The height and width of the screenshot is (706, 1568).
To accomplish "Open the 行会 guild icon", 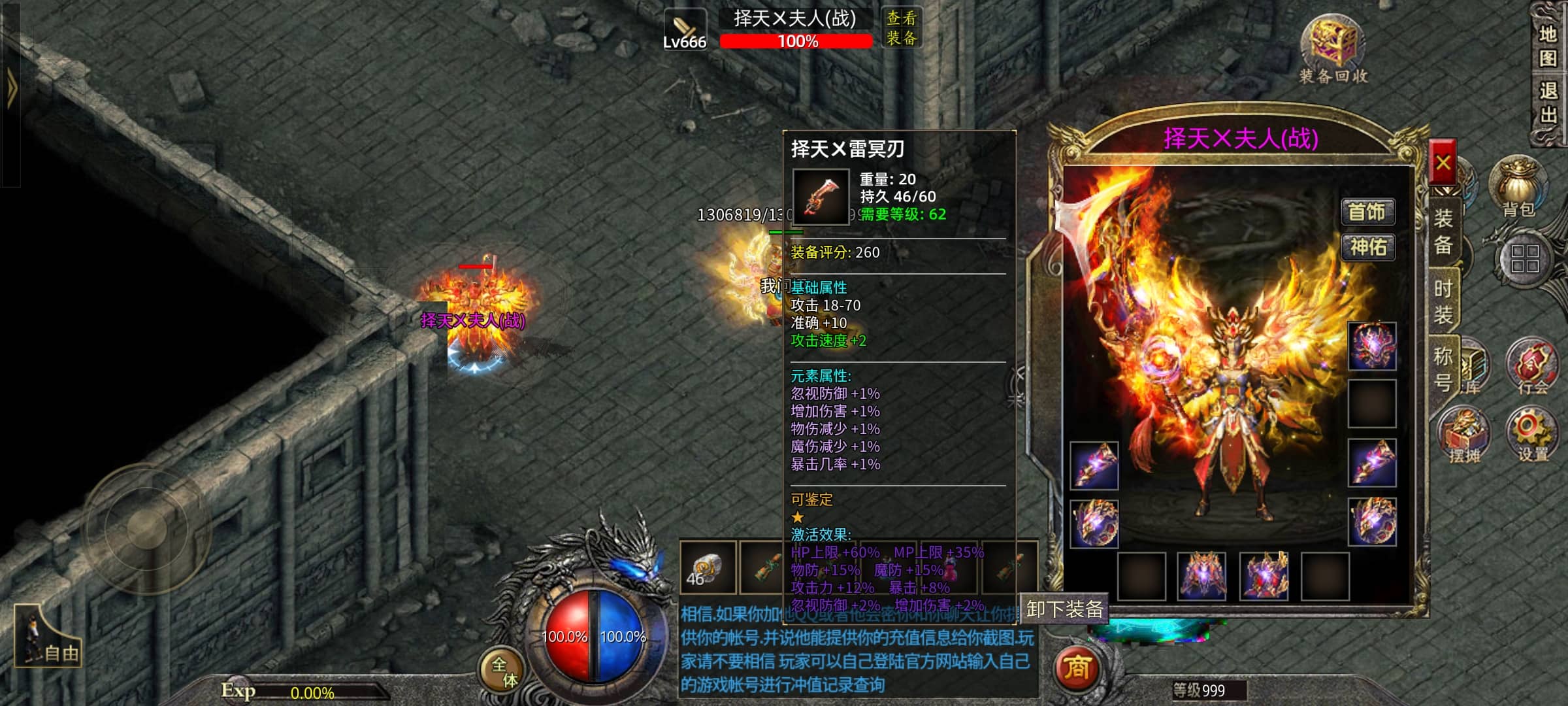I will click(x=1532, y=366).
